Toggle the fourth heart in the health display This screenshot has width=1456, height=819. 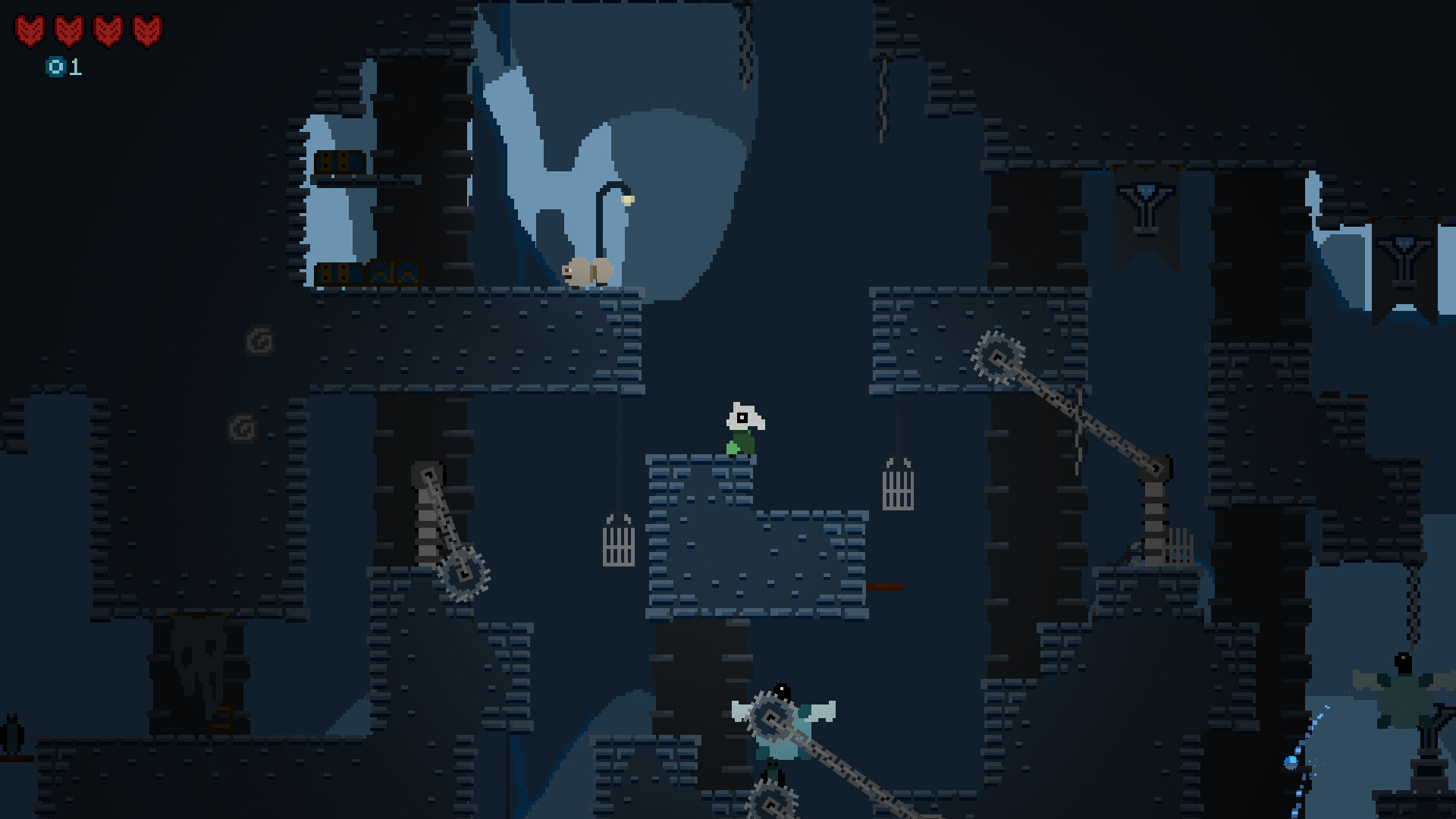pyautogui.click(x=149, y=30)
